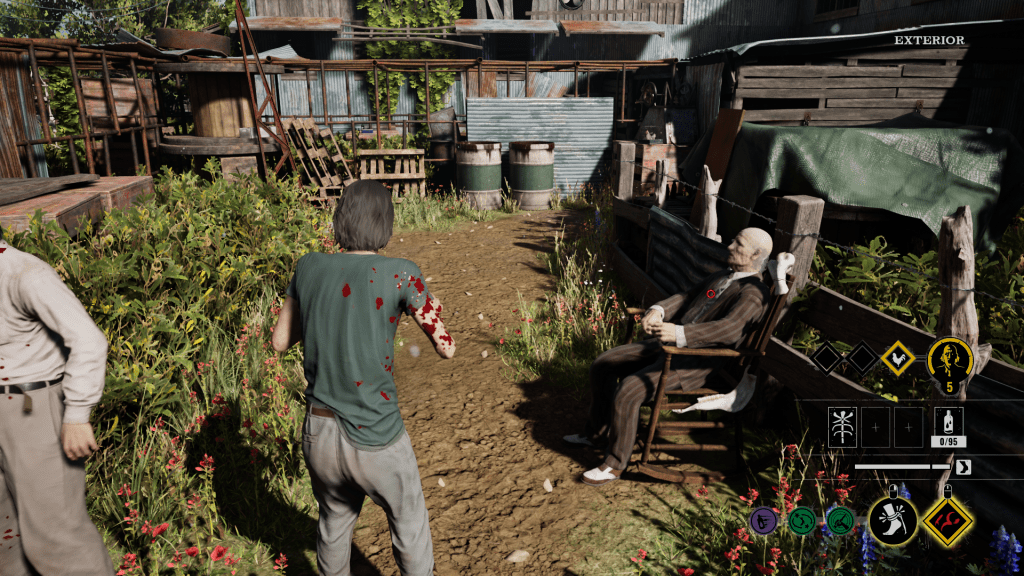Image resolution: width=1024 pixels, height=576 pixels.
Task: Activate the red slash diamond ability
Action: click(x=947, y=520)
